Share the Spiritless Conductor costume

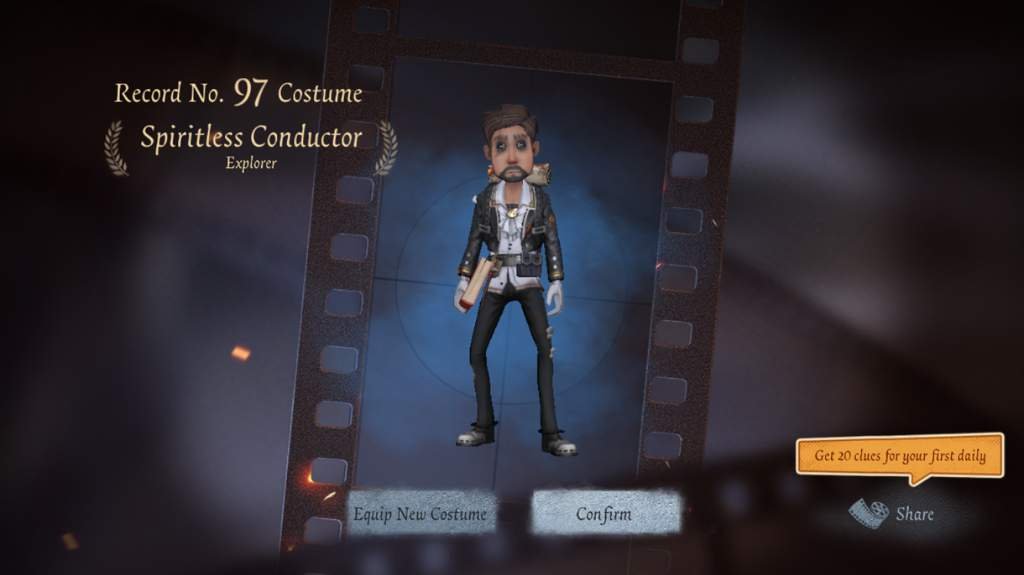tap(892, 514)
